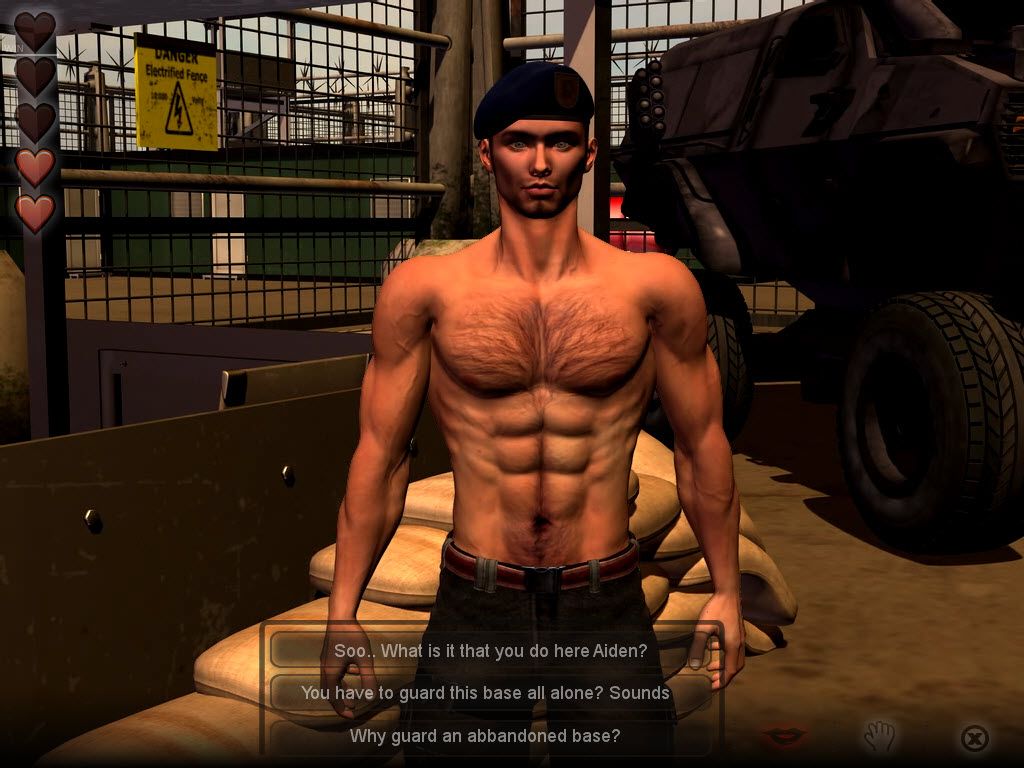Activate the hand touch icon
The width and height of the screenshot is (1024, 768).
coord(879,737)
